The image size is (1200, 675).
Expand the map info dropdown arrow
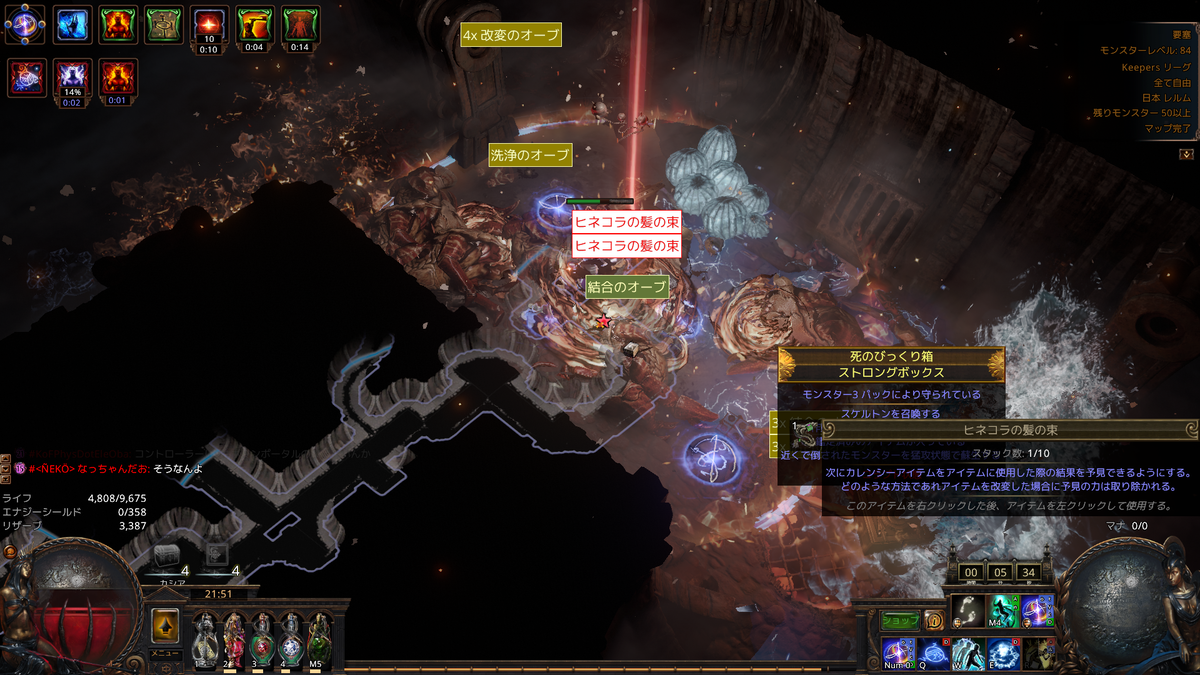pyautogui.click(x=1186, y=154)
